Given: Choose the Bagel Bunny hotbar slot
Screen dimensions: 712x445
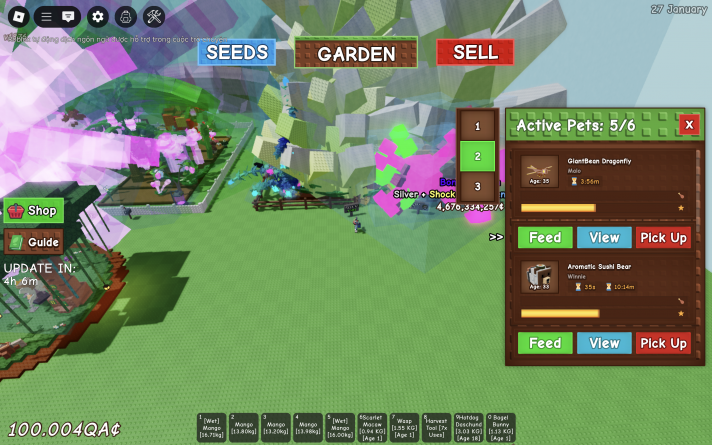Looking at the screenshot, I should [x=500, y=428].
